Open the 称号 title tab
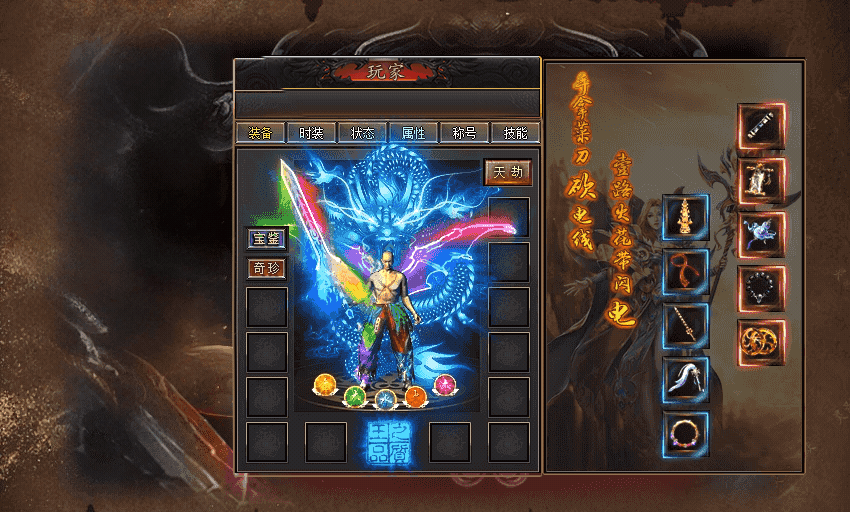Screen dimensions: 850x512 [x=464, y=133]
